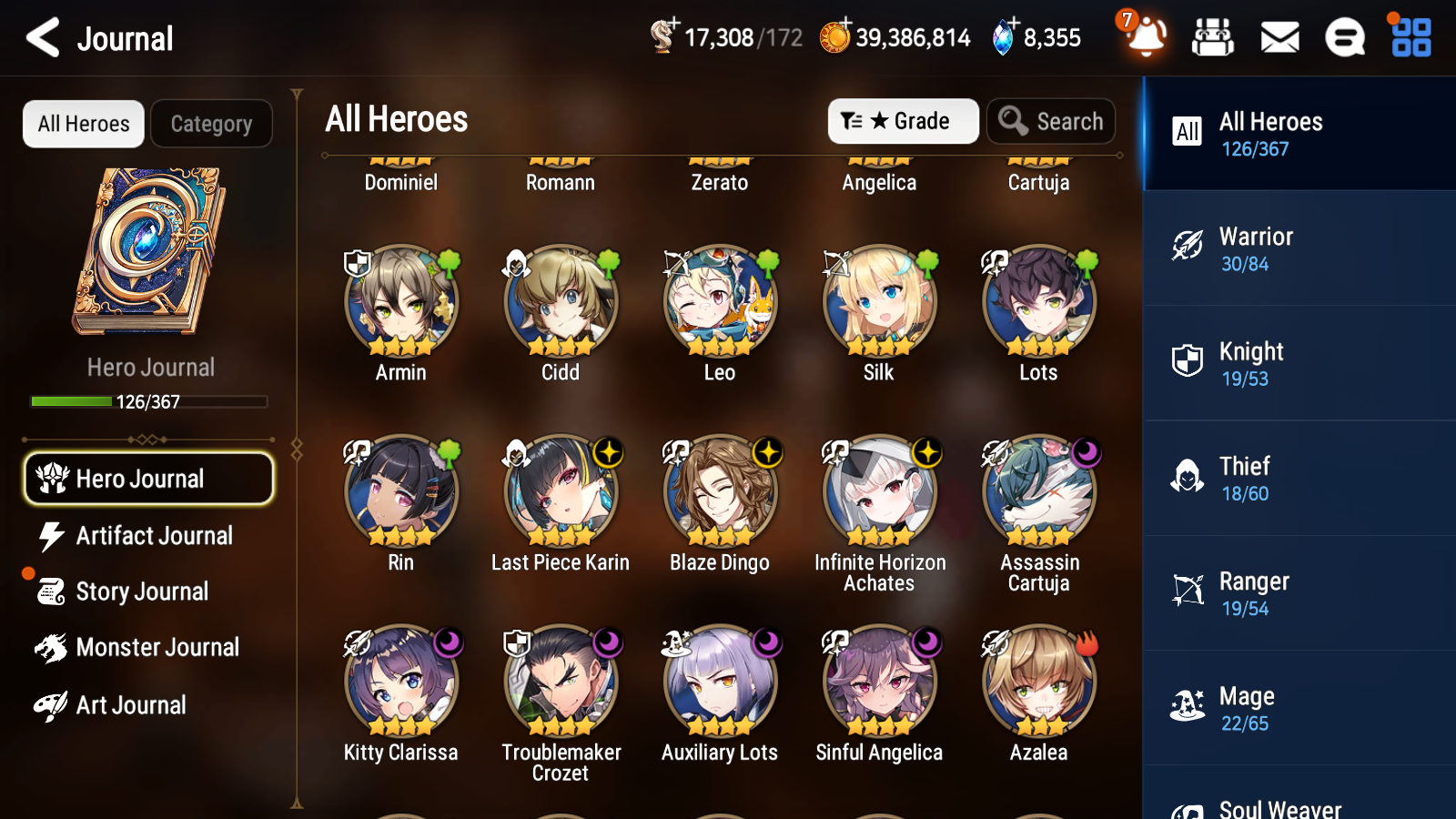Viewport: 1456px width, 819px height.
Task: Go back using the Journal back arrow
Action: [40, 38]
